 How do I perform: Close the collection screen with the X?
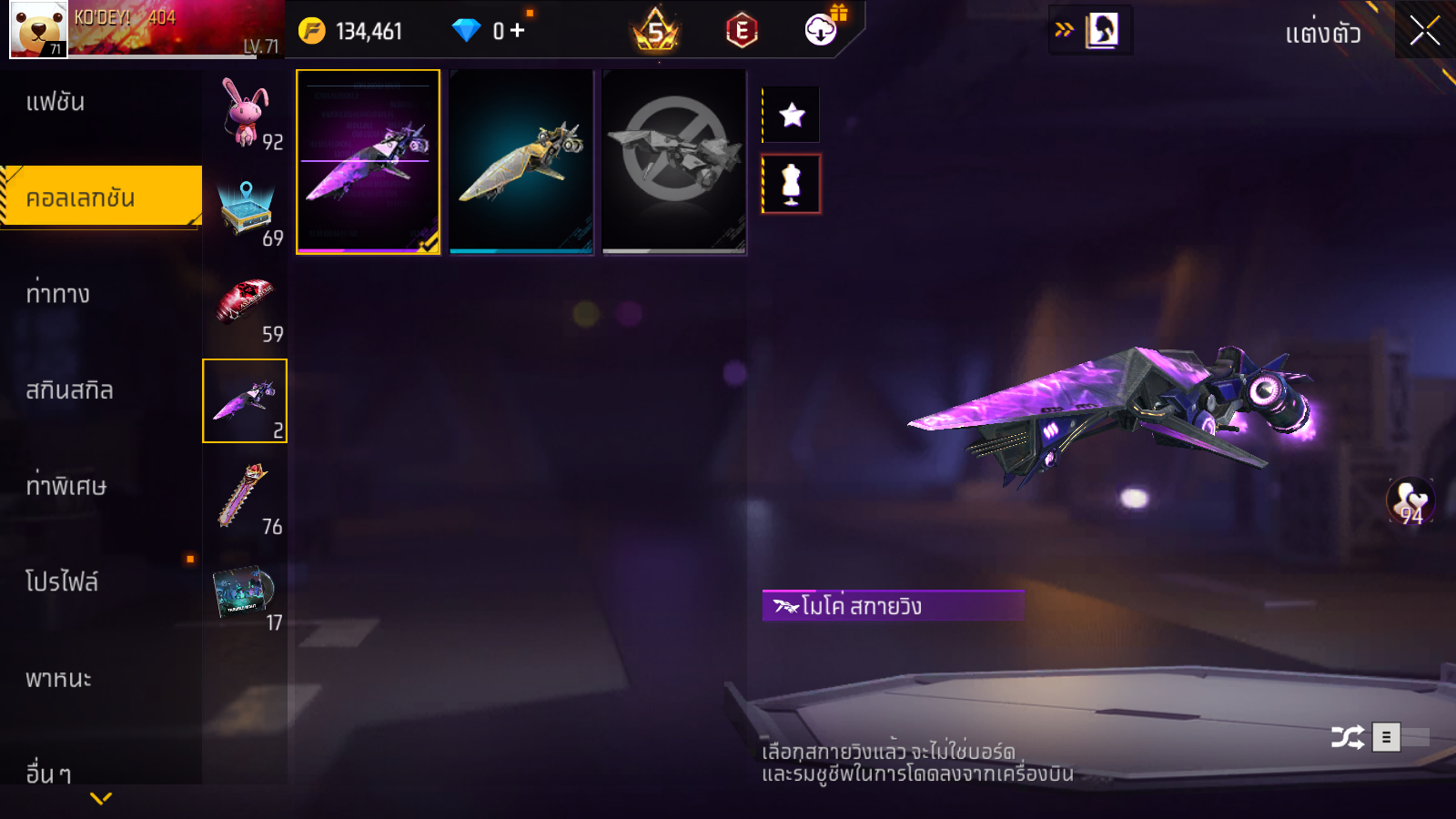(1424, 31)
